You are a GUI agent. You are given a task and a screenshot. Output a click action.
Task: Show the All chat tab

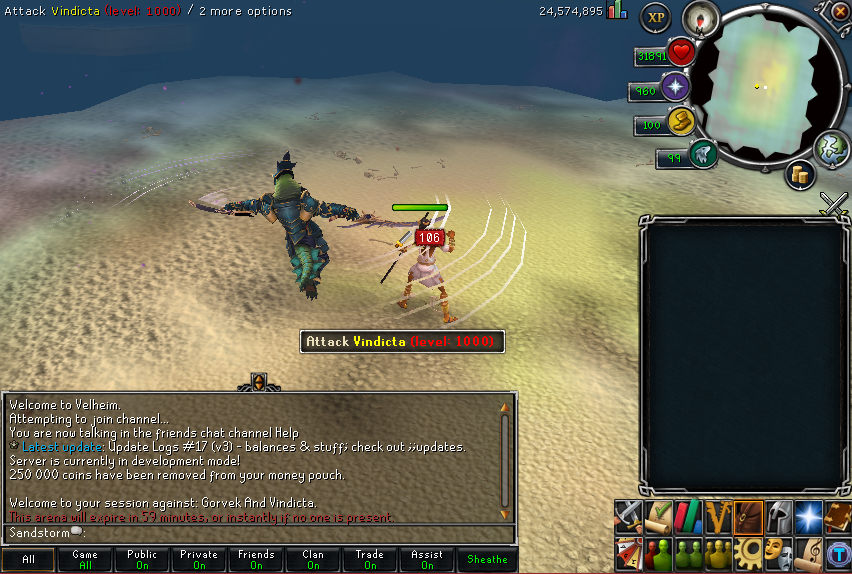(x=28, y=560)
